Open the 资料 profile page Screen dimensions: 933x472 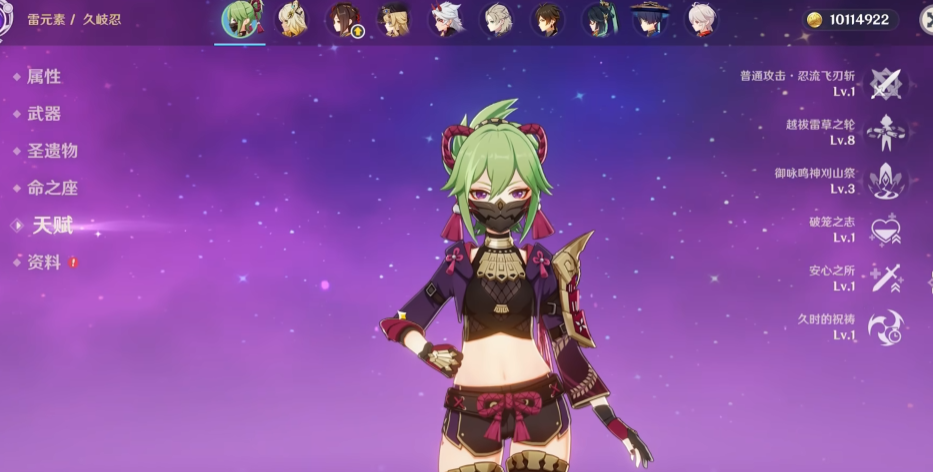pos(44,262)
